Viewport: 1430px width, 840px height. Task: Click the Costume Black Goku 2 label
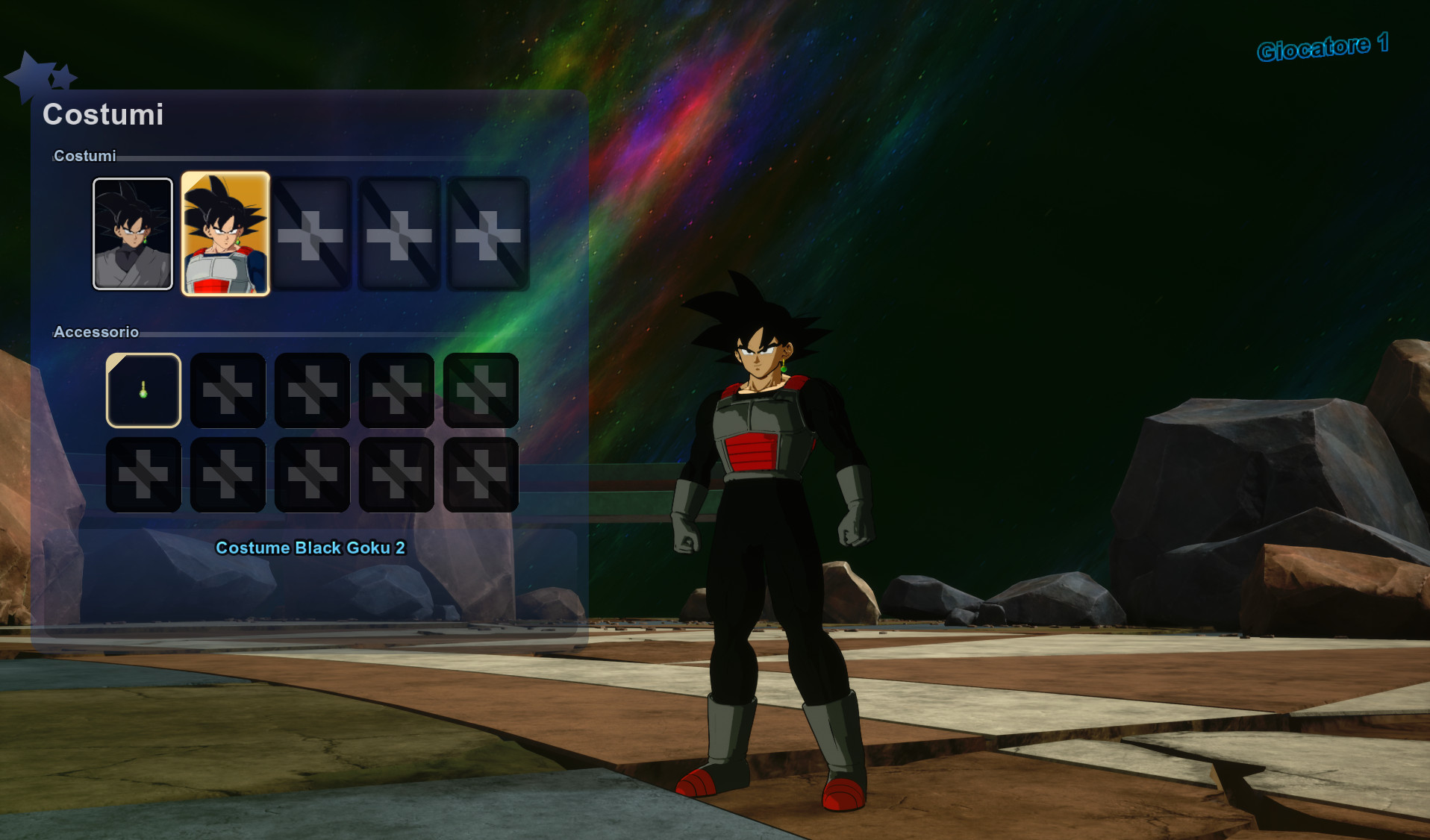[310, 548]
